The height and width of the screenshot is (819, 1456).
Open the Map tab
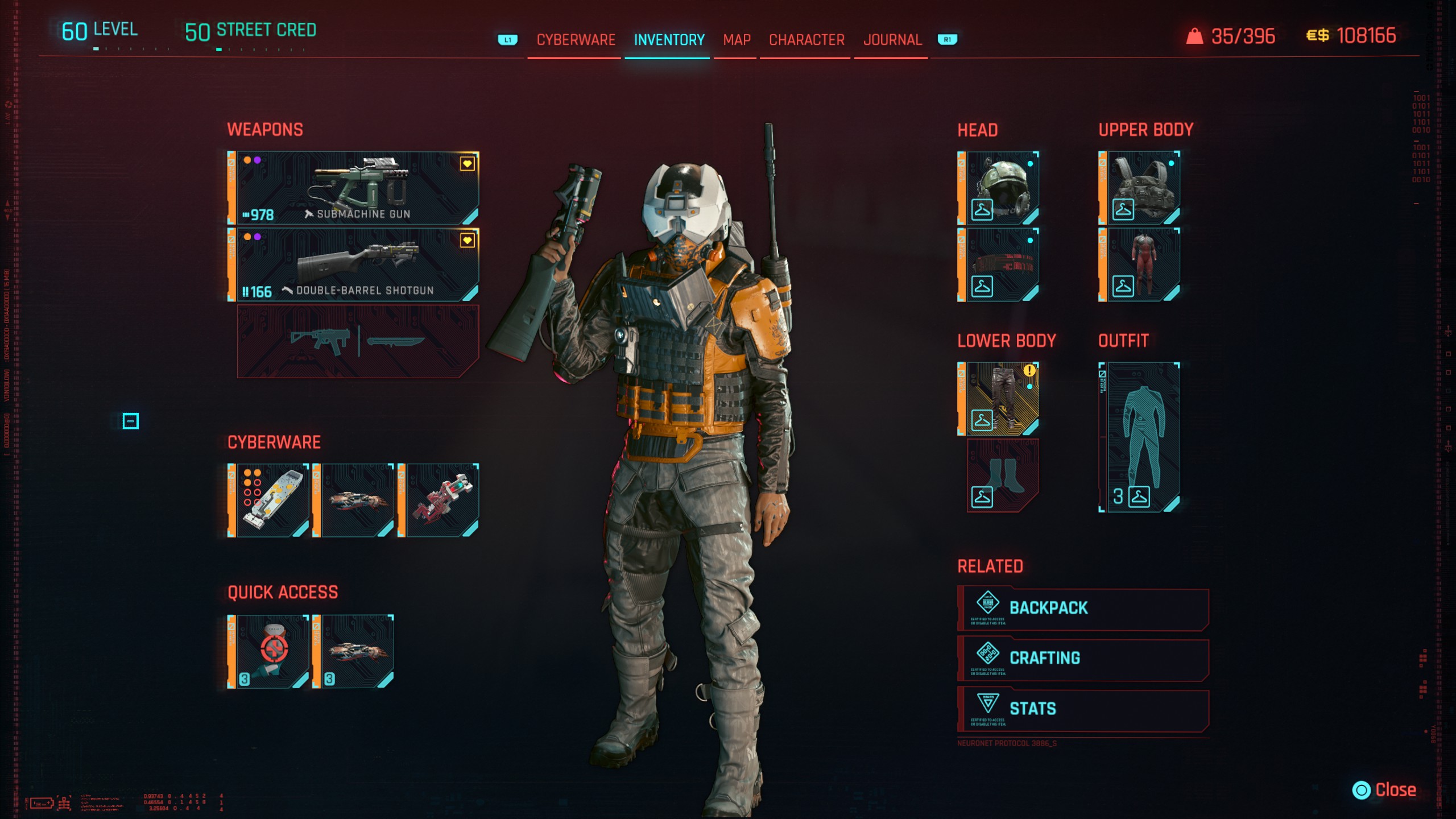[x=737, y=40]
